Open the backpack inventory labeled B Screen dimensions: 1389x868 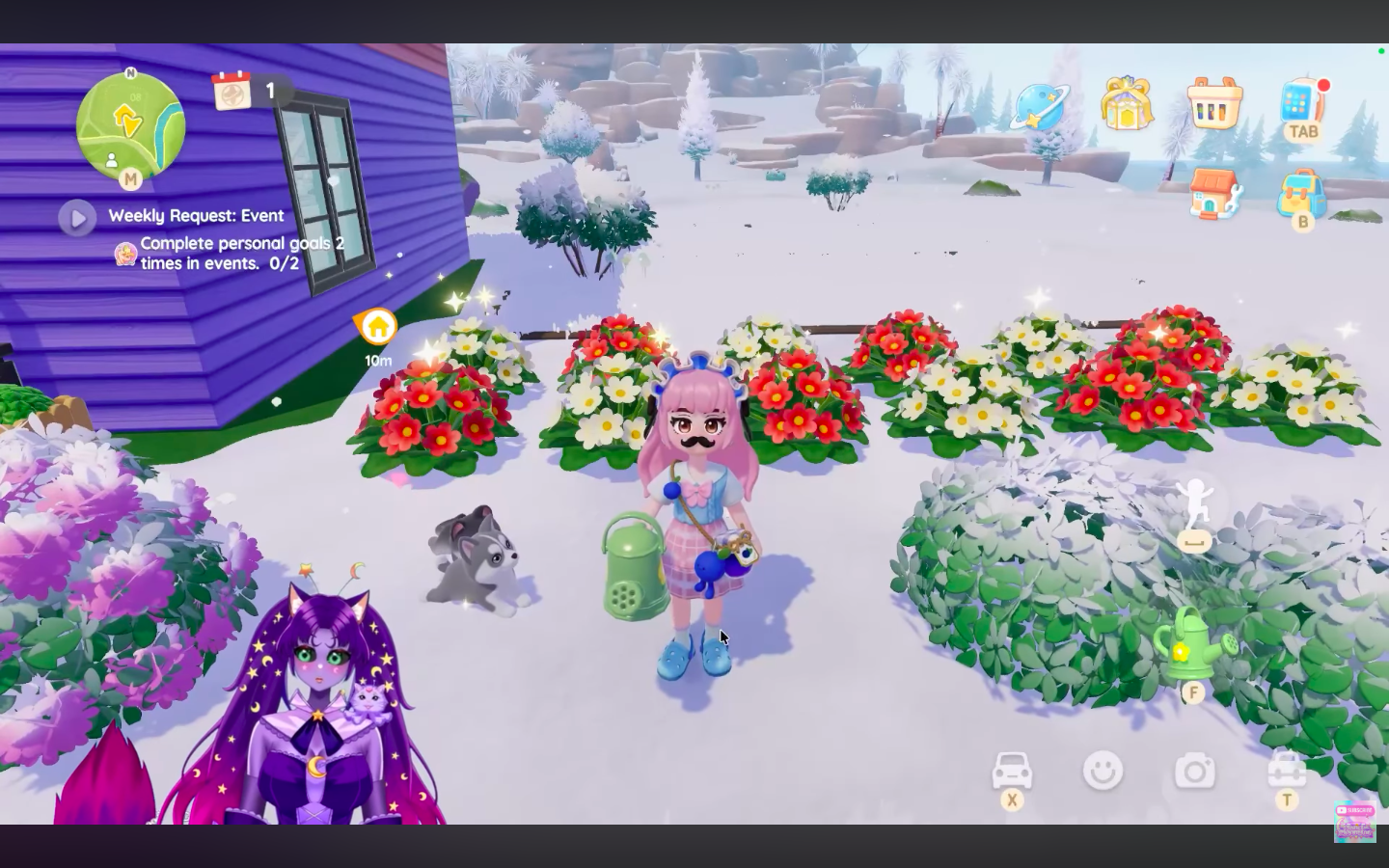(1302, 193)
